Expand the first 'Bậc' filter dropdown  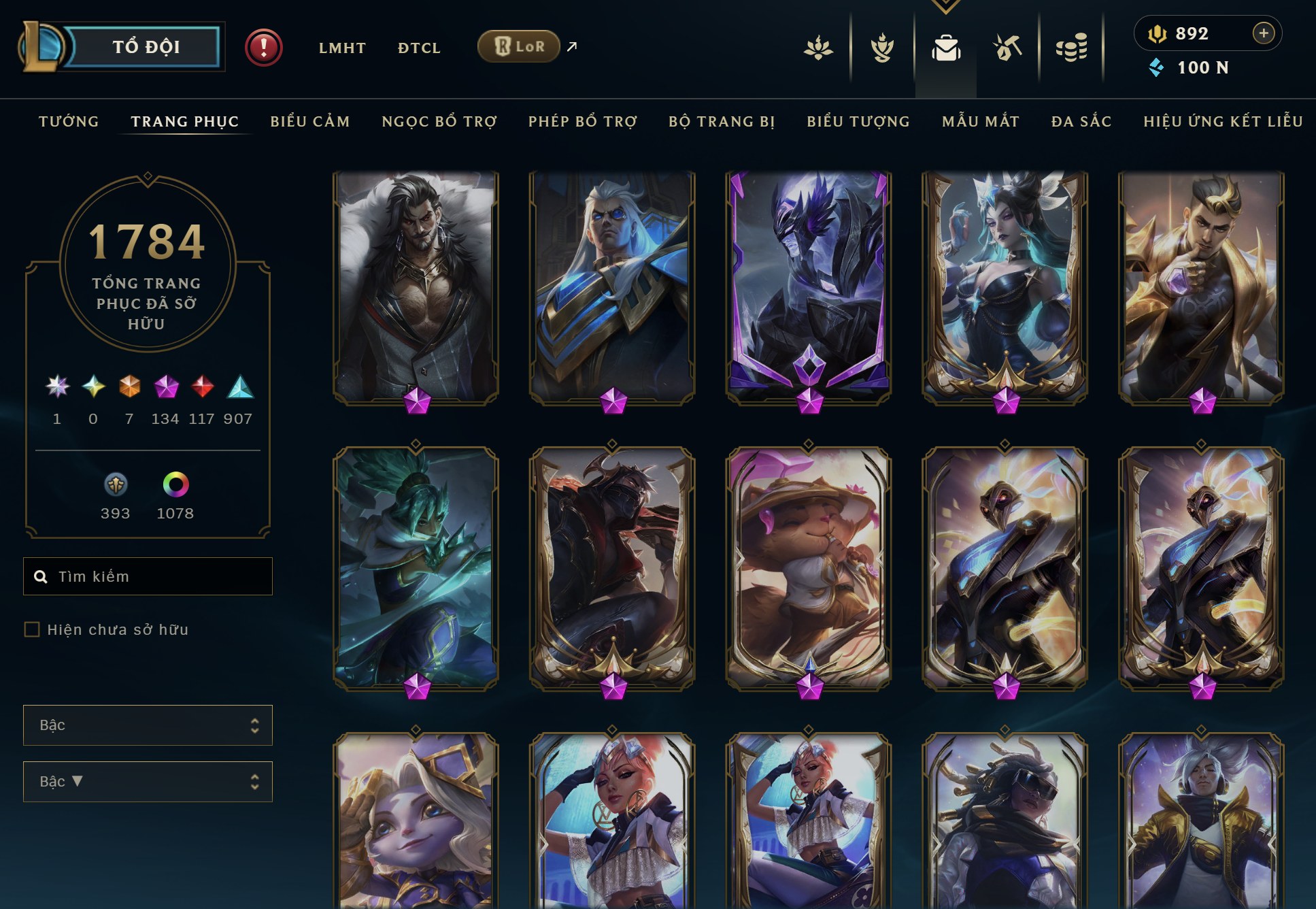148,725
